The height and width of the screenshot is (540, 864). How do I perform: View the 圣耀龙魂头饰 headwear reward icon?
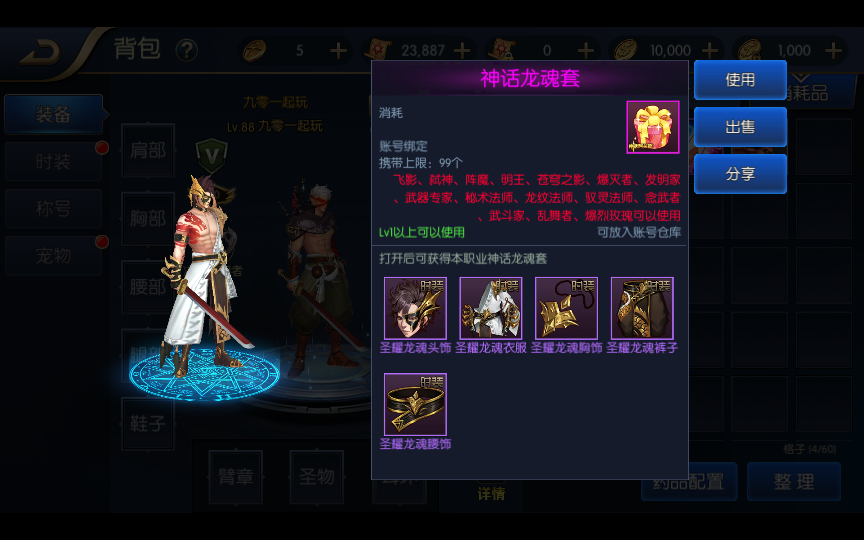(415, 308)
